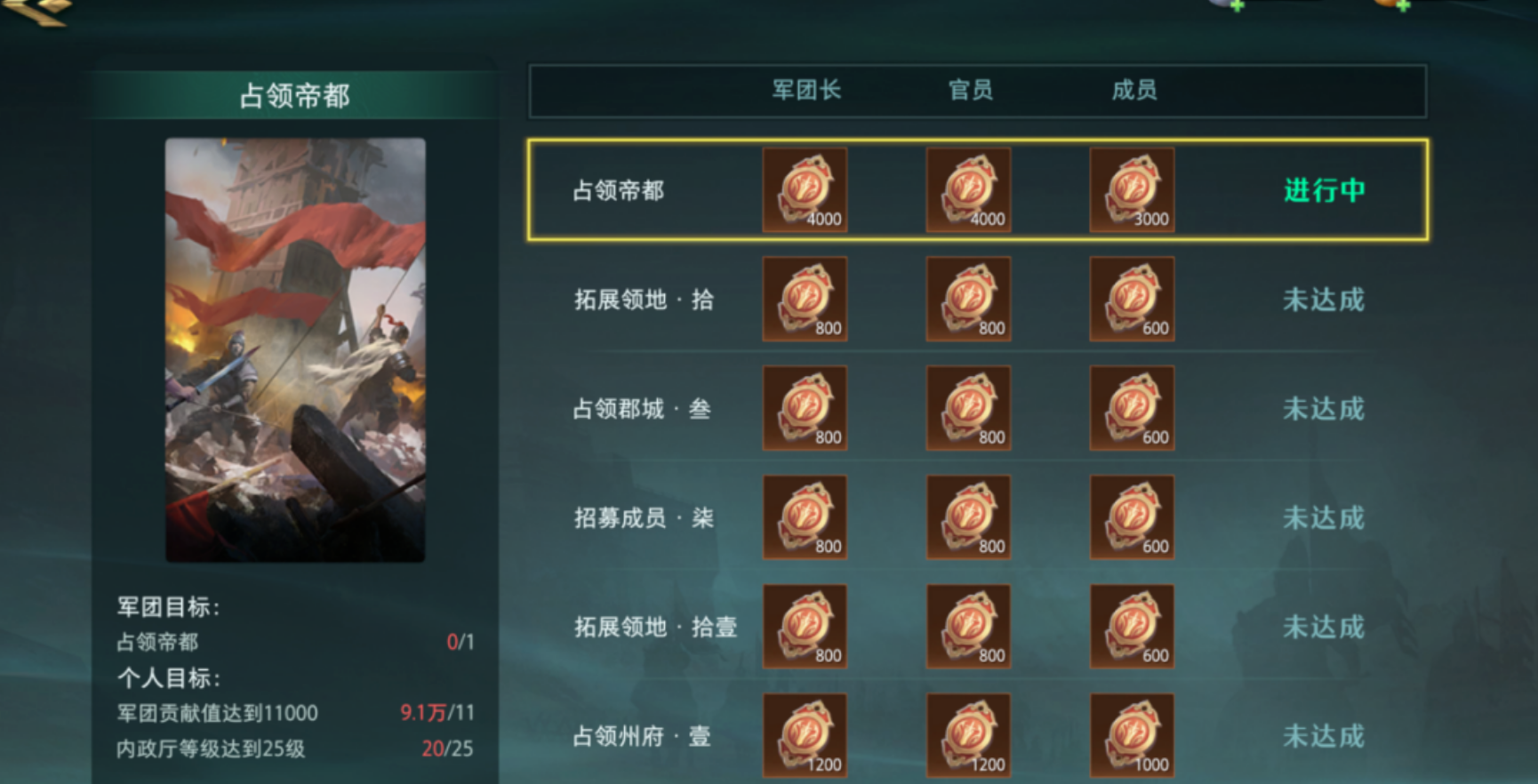Click the green plus beside the gold currency
This screenshot has height=784, width=1538.
1239,7
